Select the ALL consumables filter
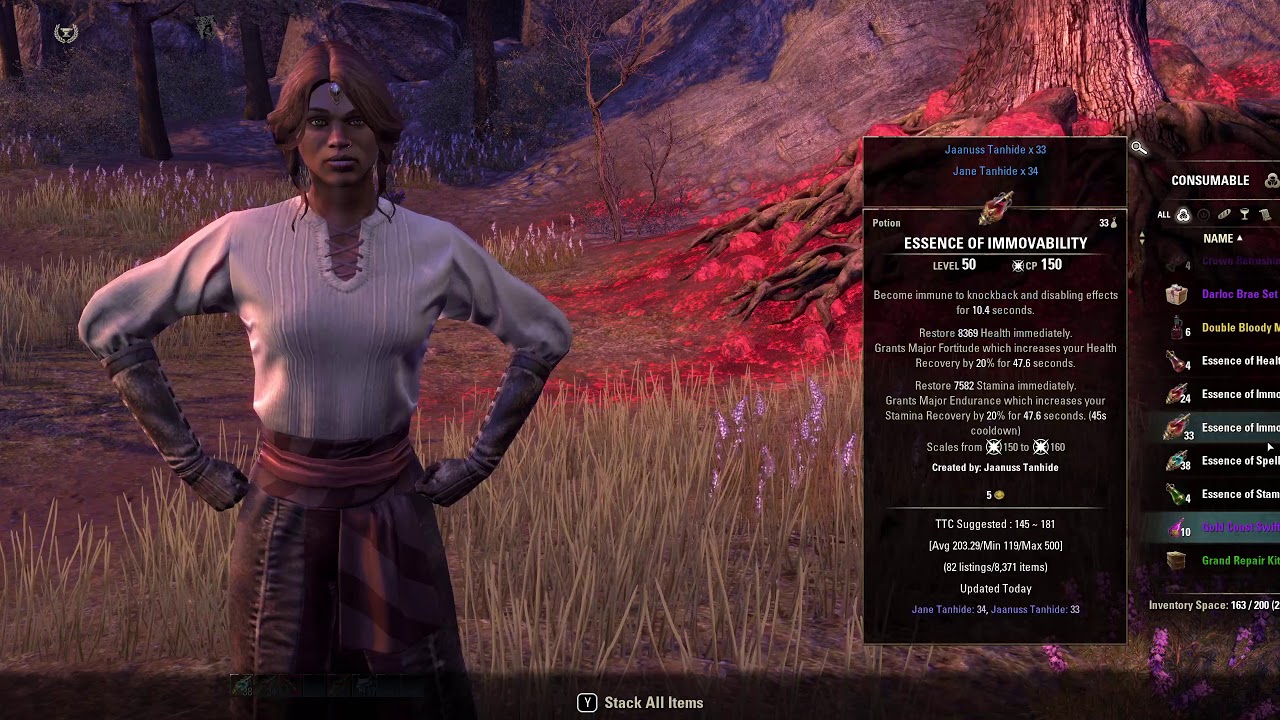Screen dimensions: 1280x720 1183,214
